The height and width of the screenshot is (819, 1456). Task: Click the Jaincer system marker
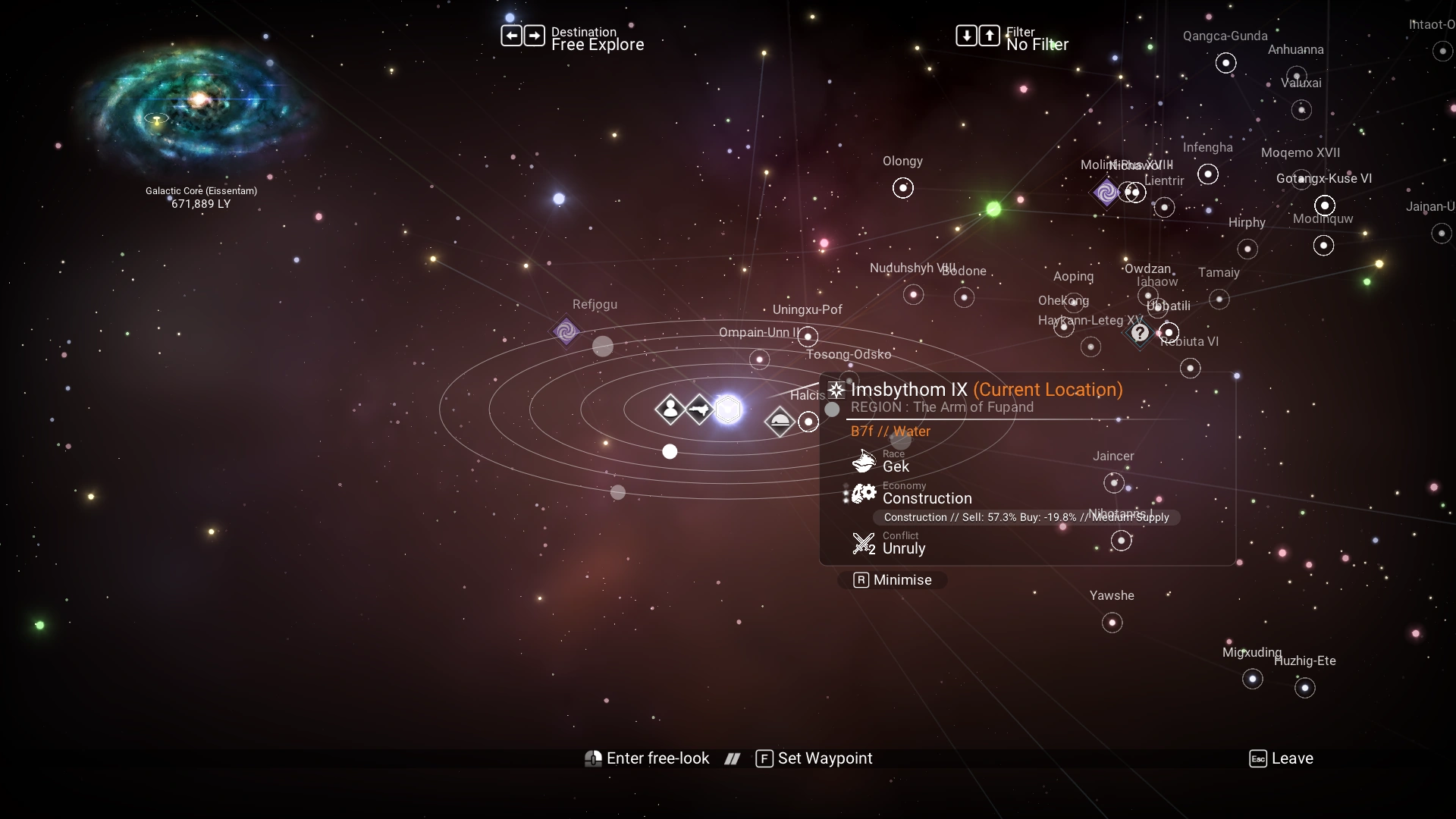click(x=1113, y=482)
